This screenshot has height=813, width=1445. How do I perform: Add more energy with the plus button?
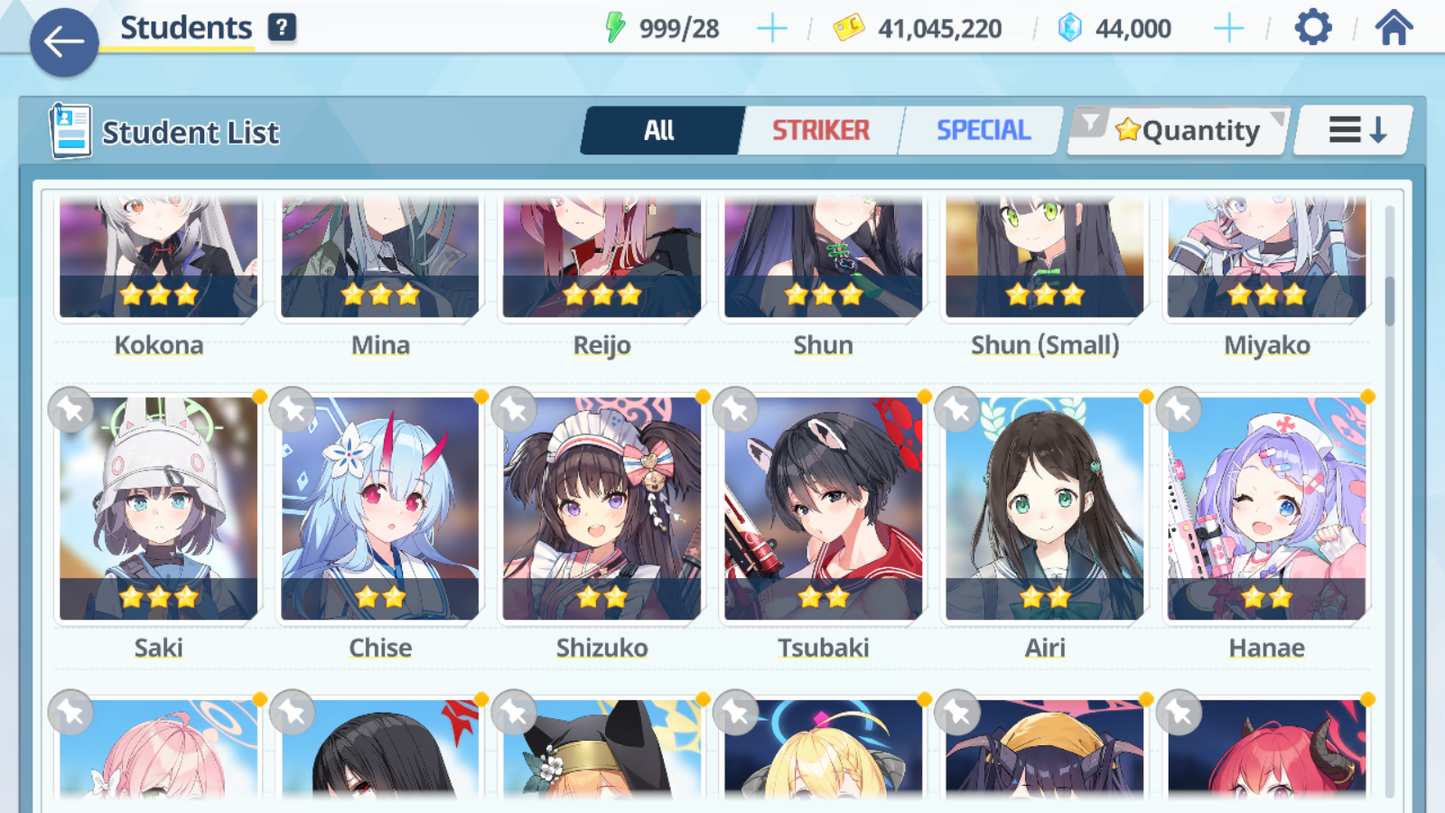(x=771, y=29)
